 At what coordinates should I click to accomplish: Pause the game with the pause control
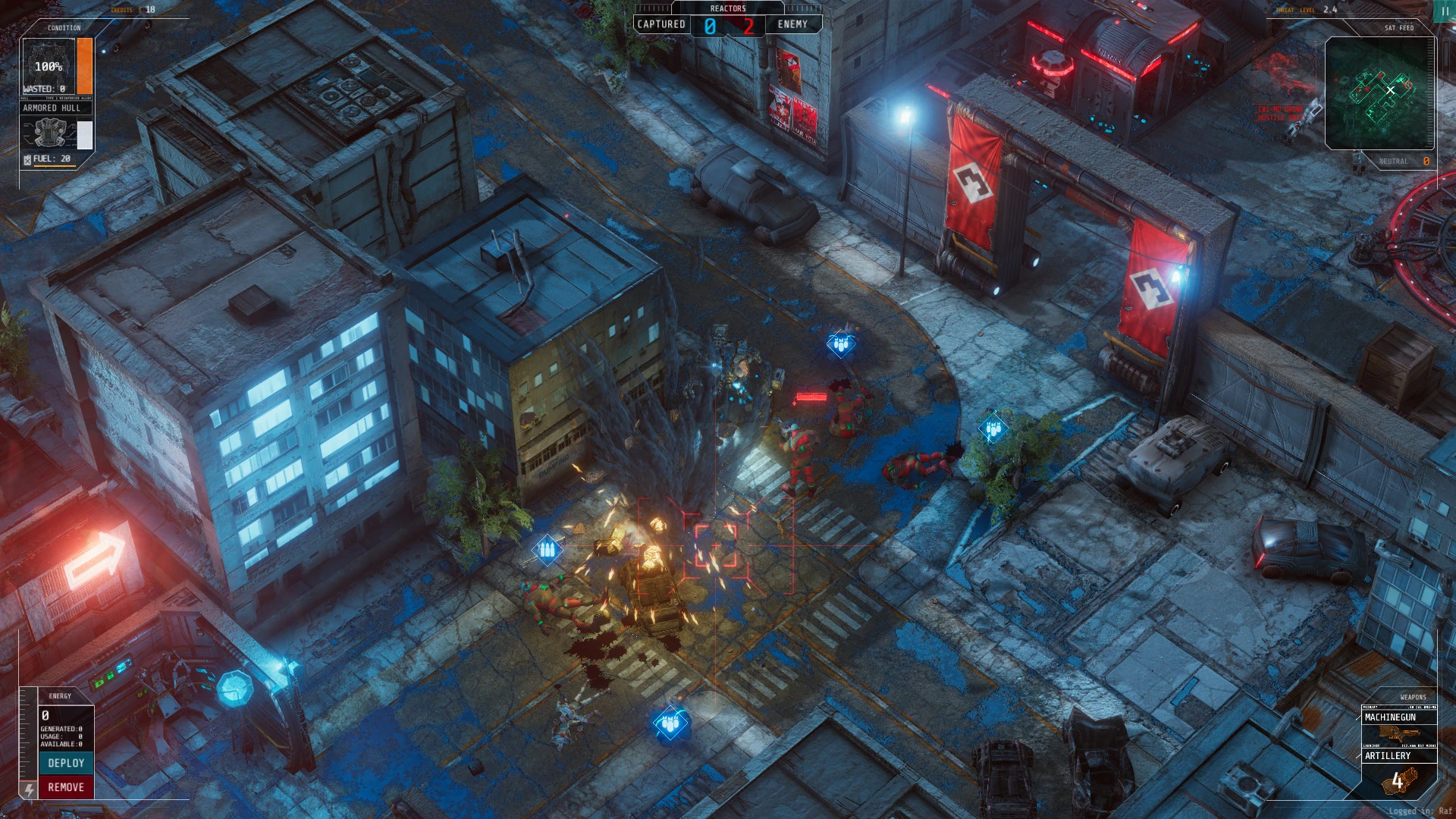point(1444,12)
